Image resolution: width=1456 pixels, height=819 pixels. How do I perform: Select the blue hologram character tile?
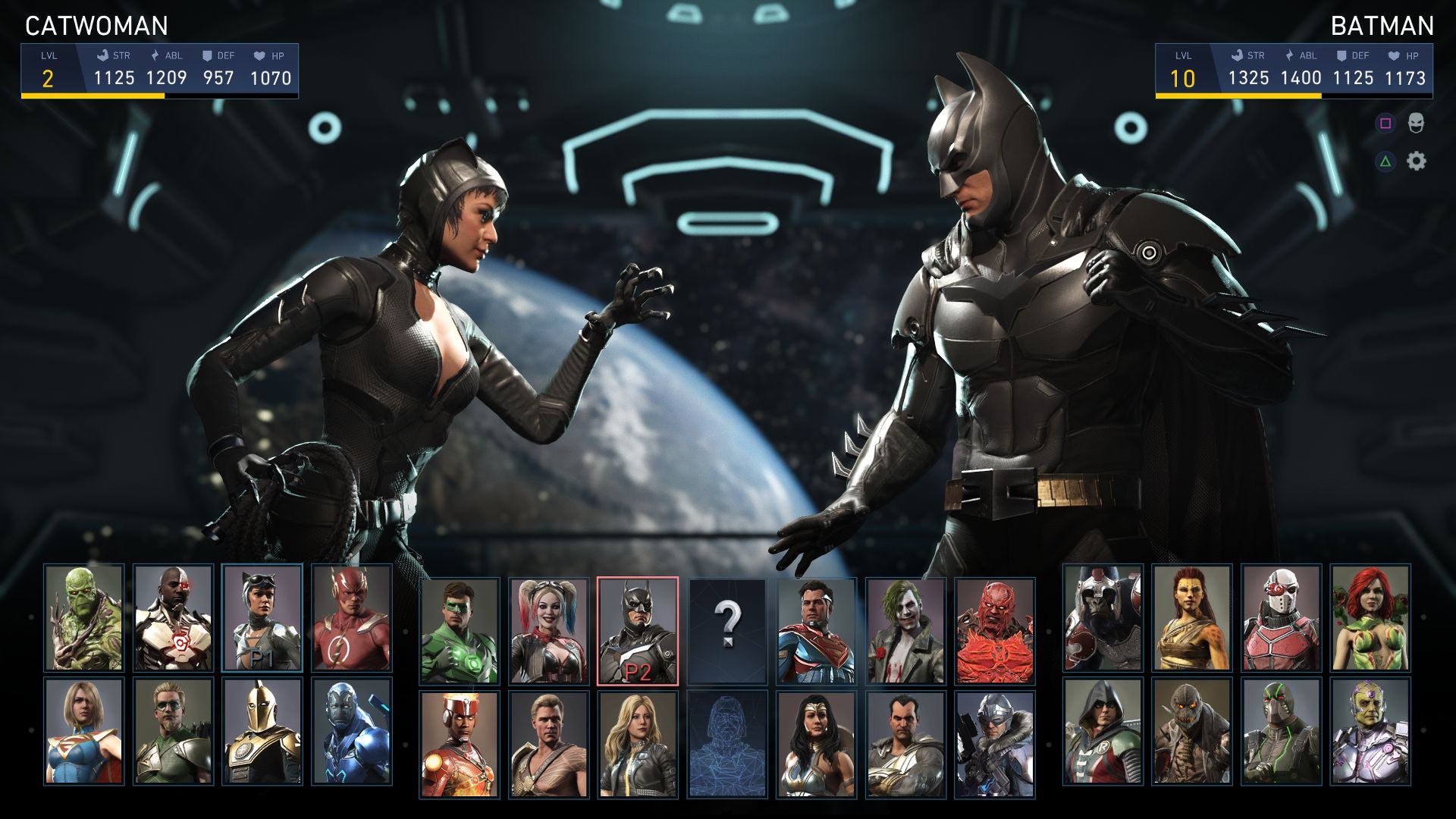pos(727,744)
